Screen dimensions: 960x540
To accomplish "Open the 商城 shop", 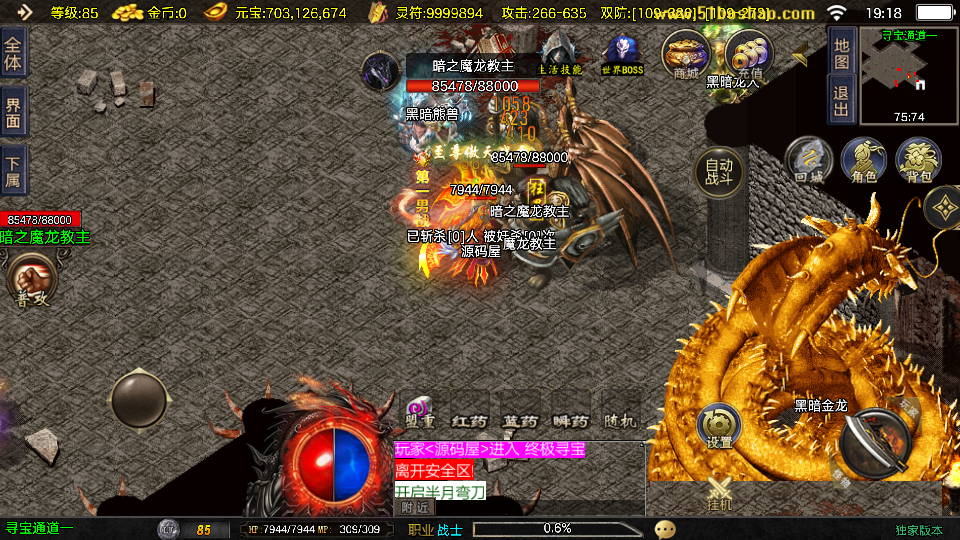I will [686, 55].
